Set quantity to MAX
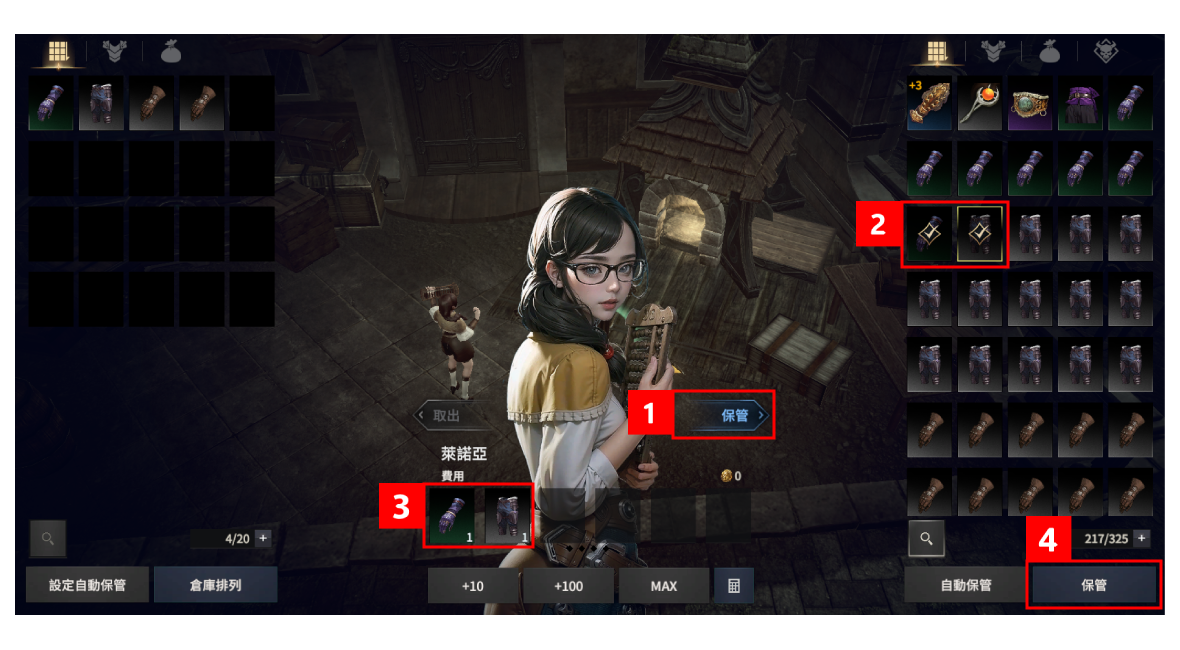Viewport: 1180px width, 650px height. [663, 586]
